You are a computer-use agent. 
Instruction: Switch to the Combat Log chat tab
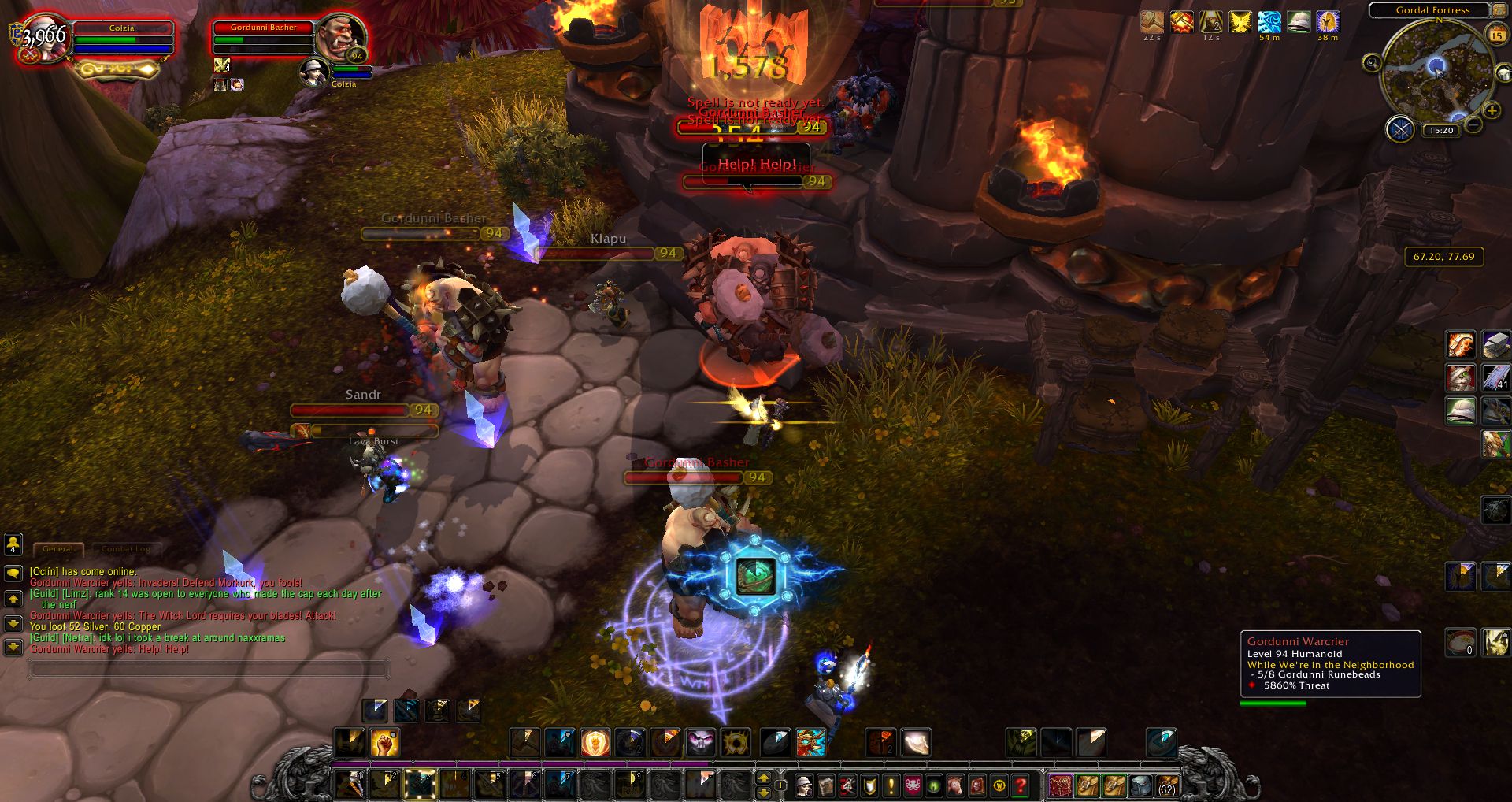point(125,549)
